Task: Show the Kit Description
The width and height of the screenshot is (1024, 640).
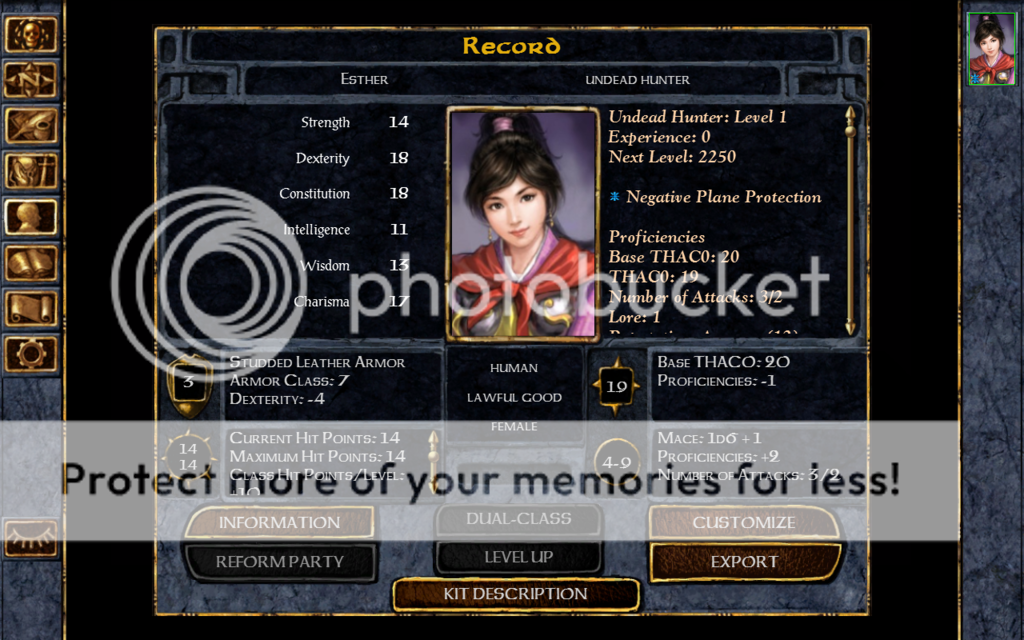Action: tap(515, 594)
